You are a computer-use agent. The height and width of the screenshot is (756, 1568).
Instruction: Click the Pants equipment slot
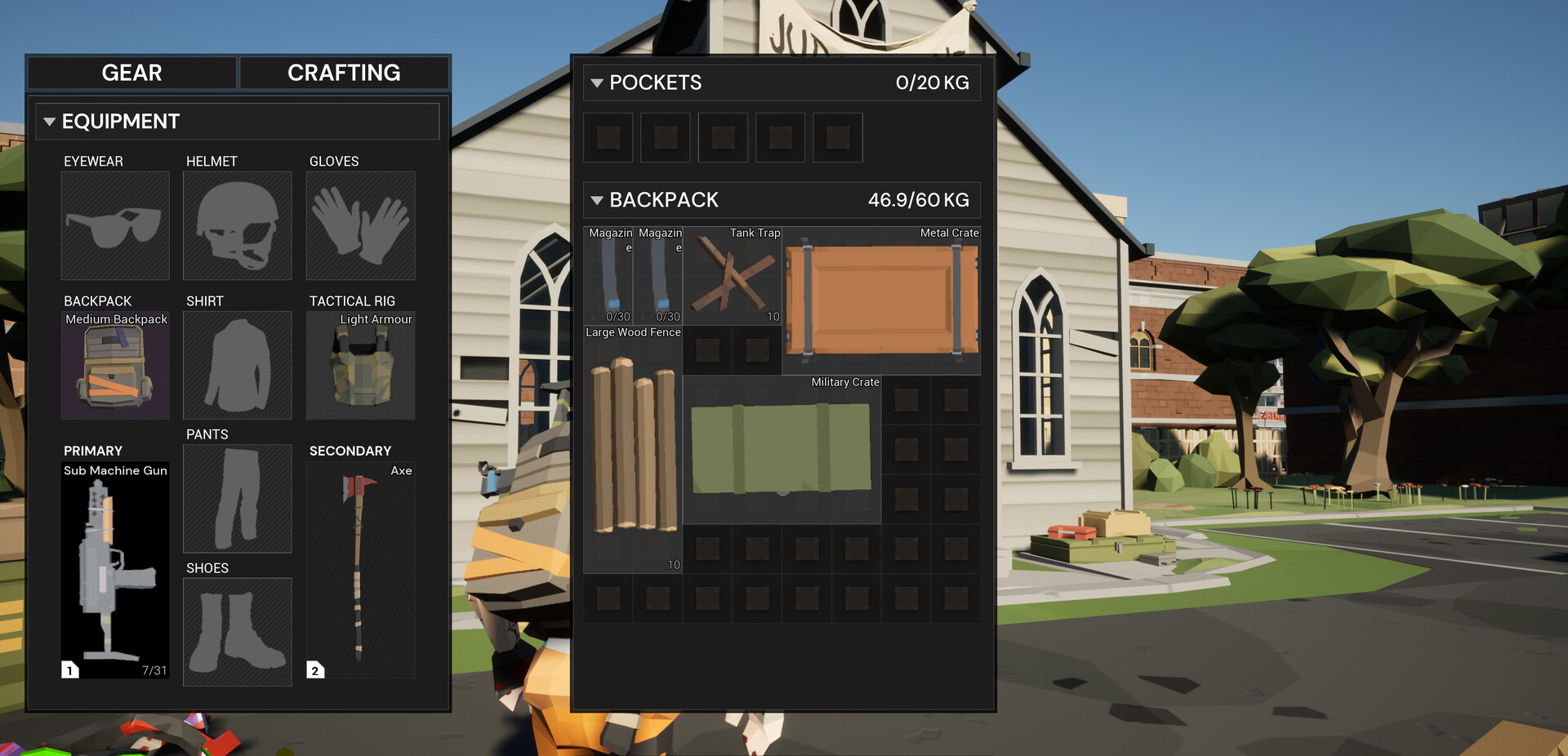pos(237,499)
